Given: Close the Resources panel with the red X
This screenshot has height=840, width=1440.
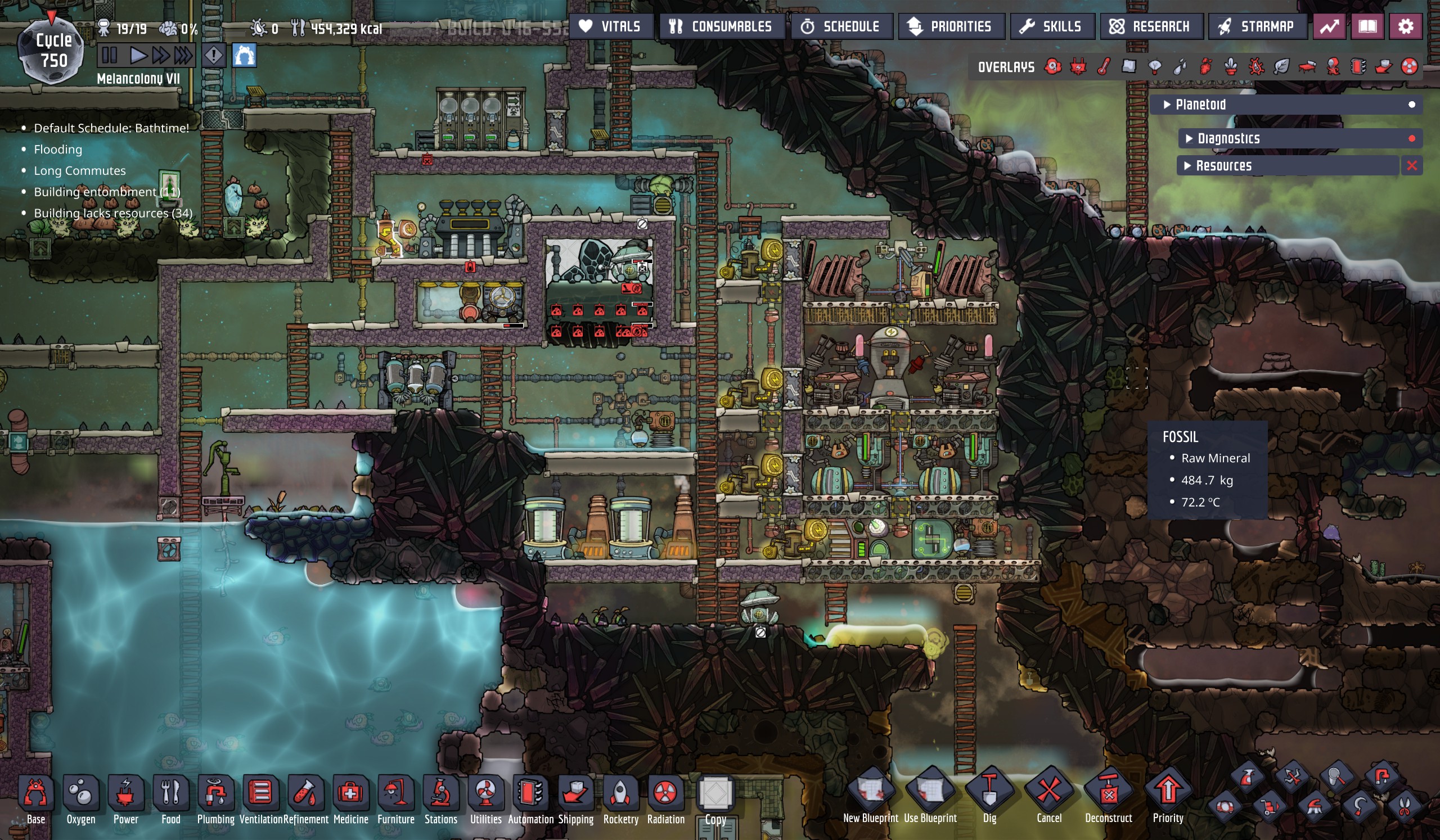Looking at the screenshot, I should pyautogui.click(x=1411, y=166).
